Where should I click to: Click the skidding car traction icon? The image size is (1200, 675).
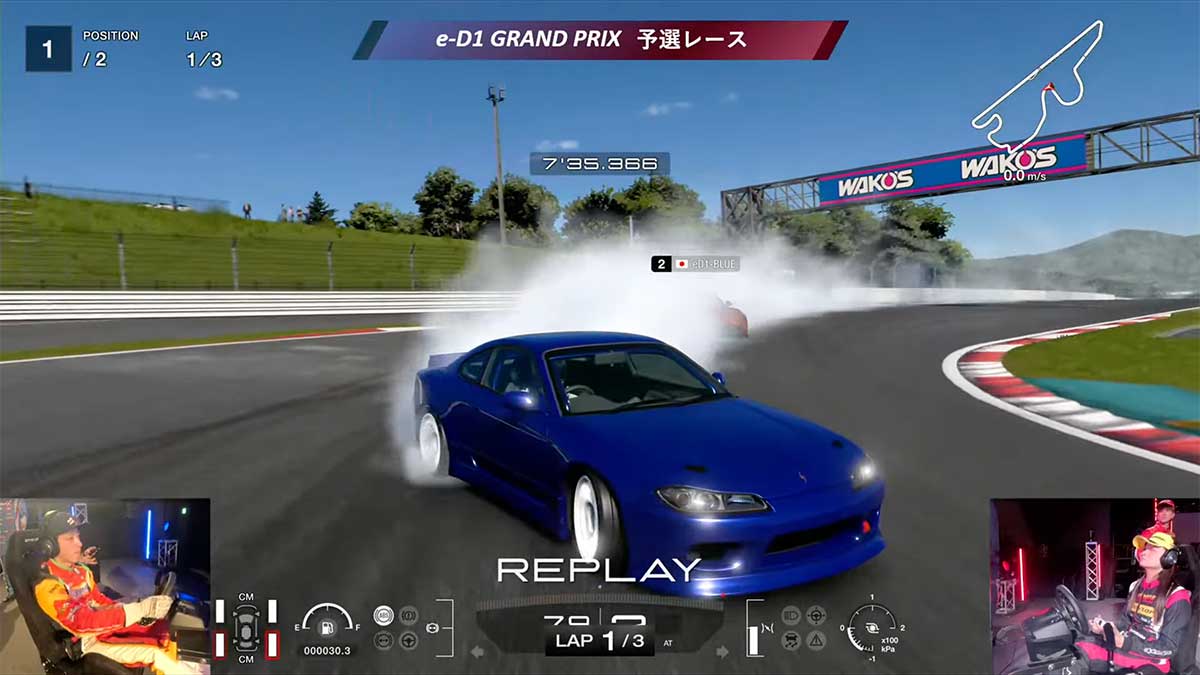click(x=791, y=640)
